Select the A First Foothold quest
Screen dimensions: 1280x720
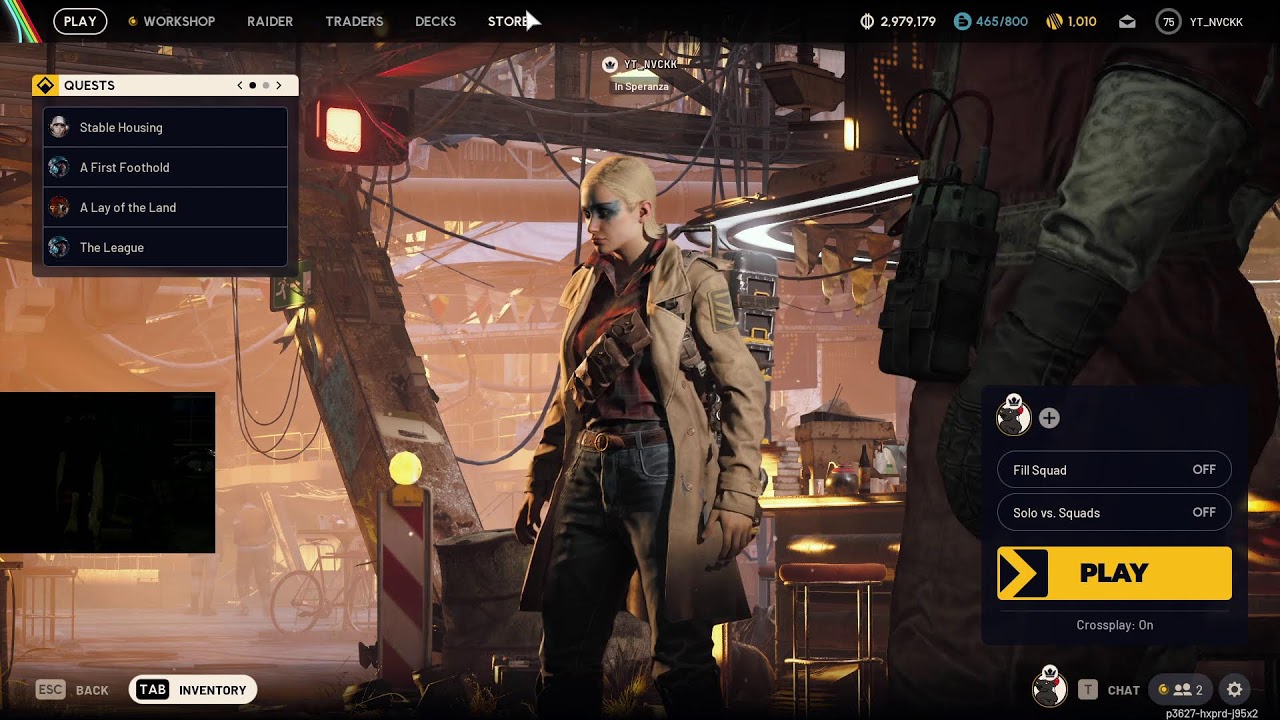tap(165, 167)
